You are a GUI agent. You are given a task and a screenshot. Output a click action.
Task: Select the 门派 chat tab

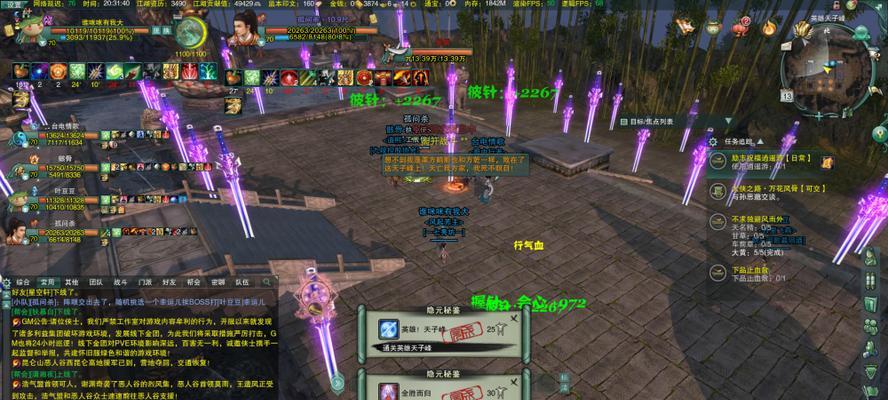pos(145,282)
